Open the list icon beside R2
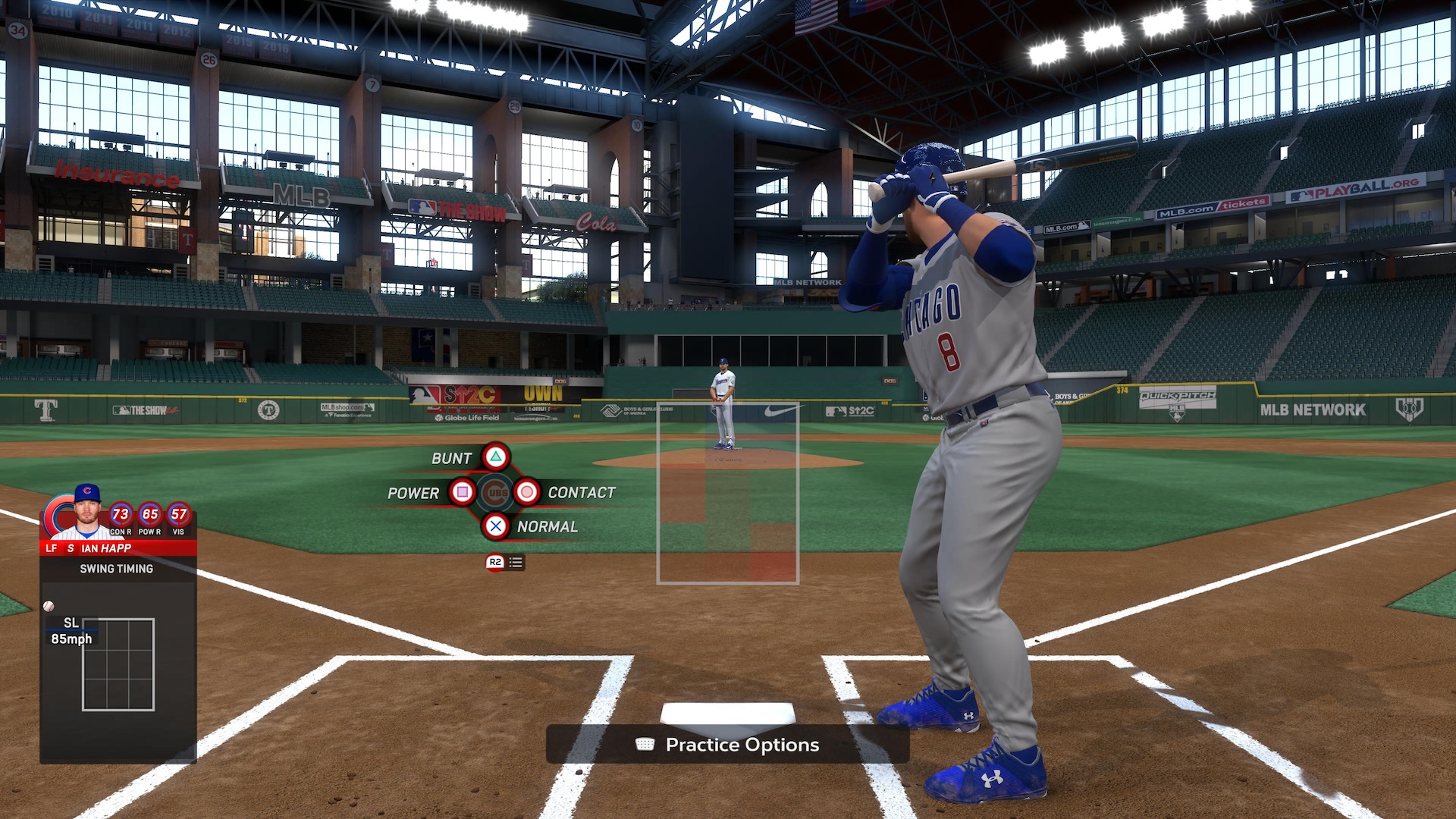1456x819 pixels. [516, 562]
